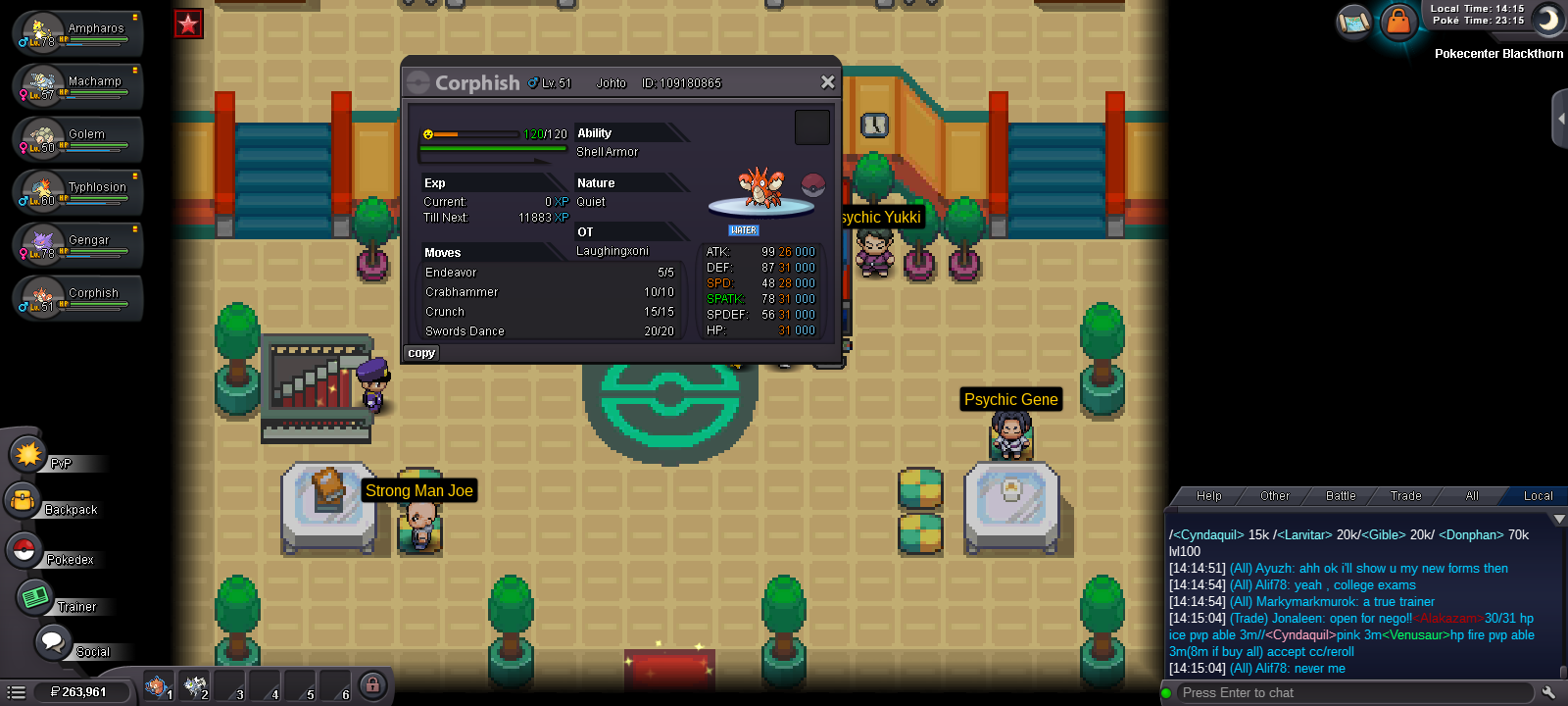Image resolution: width=1568 pixels, height=706 pixels.
Task: Choose Golem from the party list
Action: (78, 138)
